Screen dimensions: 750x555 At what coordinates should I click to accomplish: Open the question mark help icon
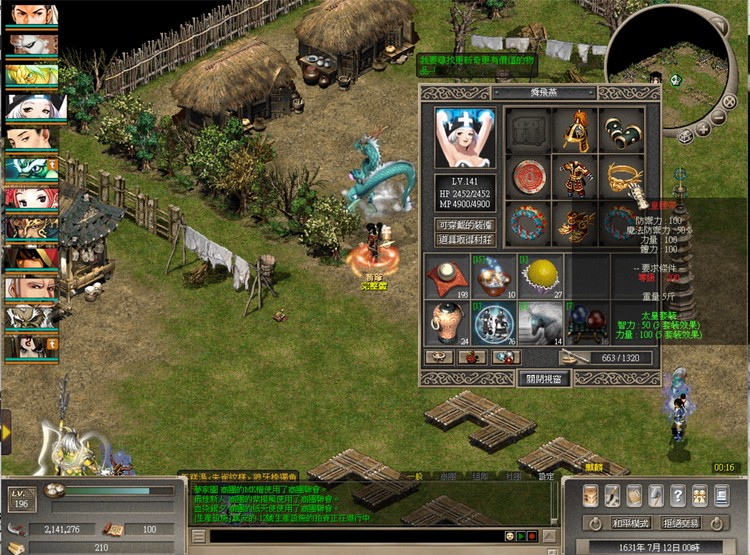(679, 495)
